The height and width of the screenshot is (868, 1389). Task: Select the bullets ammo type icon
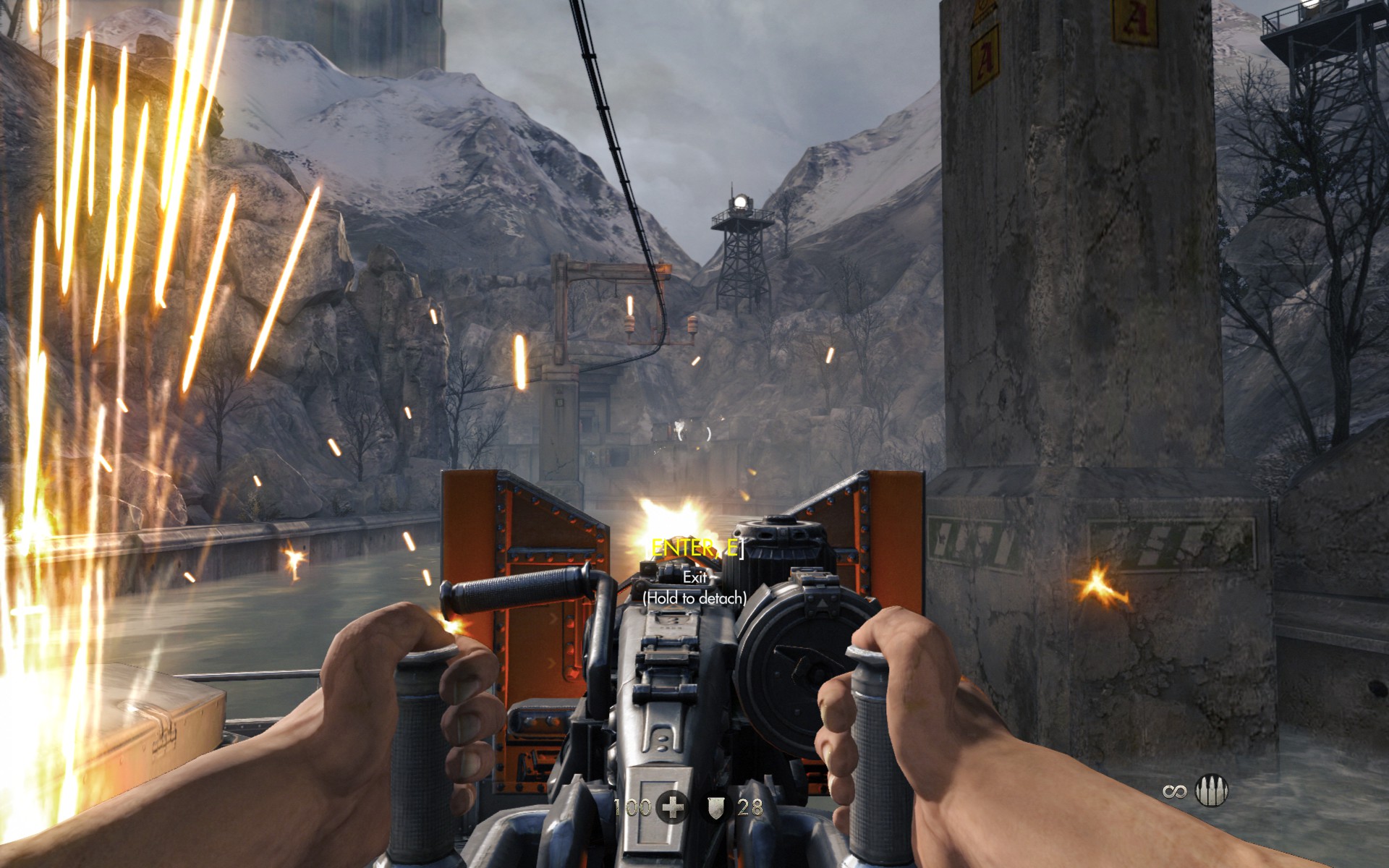pos(1207,791)
